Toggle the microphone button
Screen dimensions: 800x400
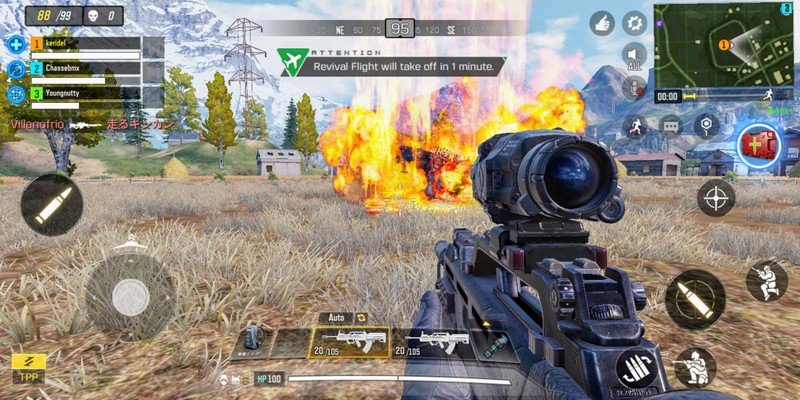(634, 88)
